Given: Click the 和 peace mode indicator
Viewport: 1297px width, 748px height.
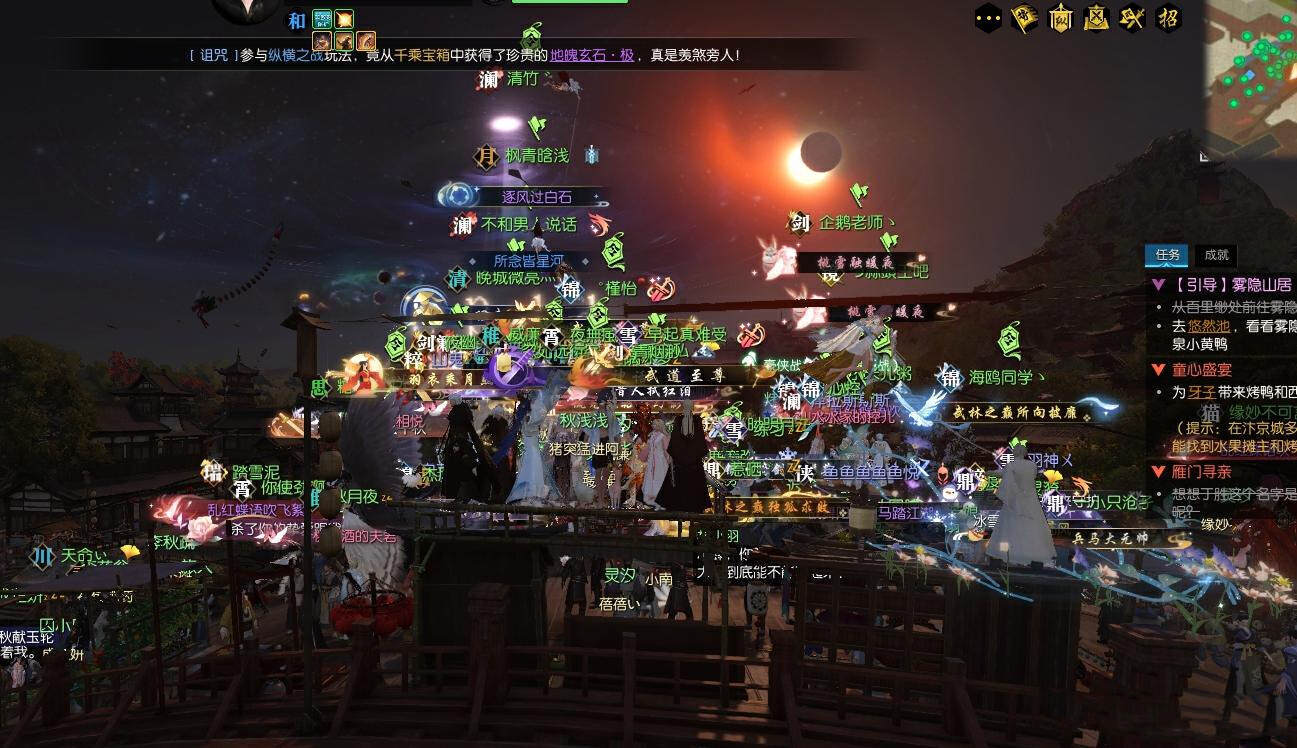Looking at the screenshot, I should point(297,21).
